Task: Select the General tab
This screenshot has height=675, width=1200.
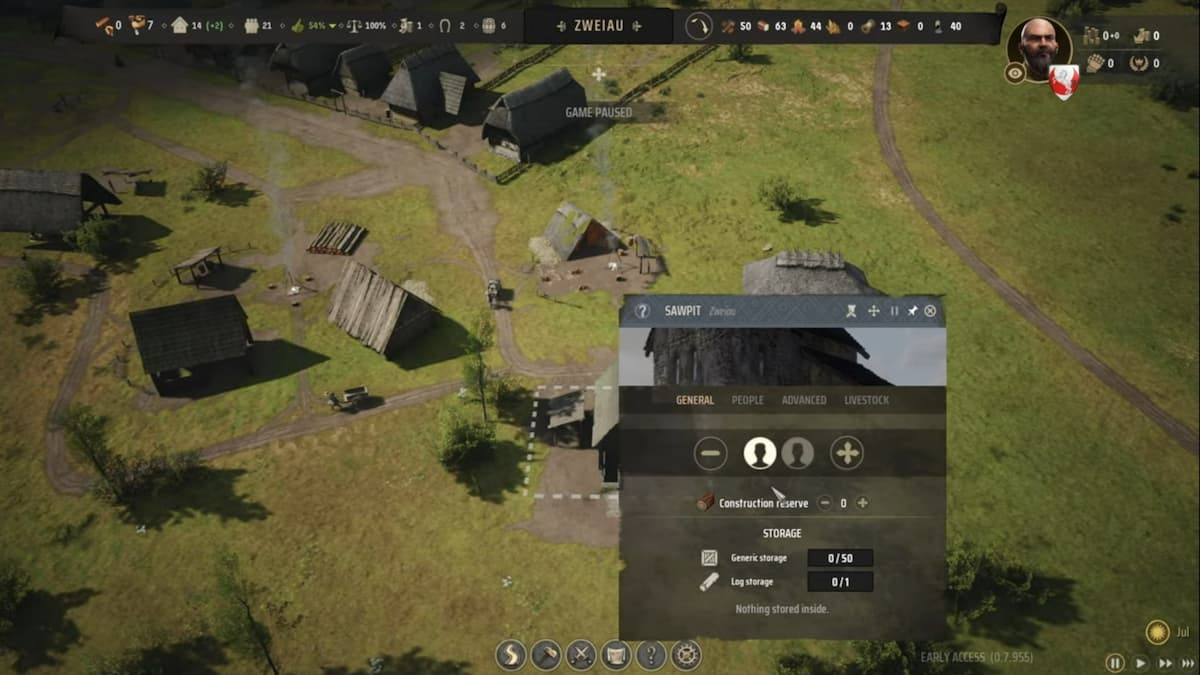Action: coord(695,400)
